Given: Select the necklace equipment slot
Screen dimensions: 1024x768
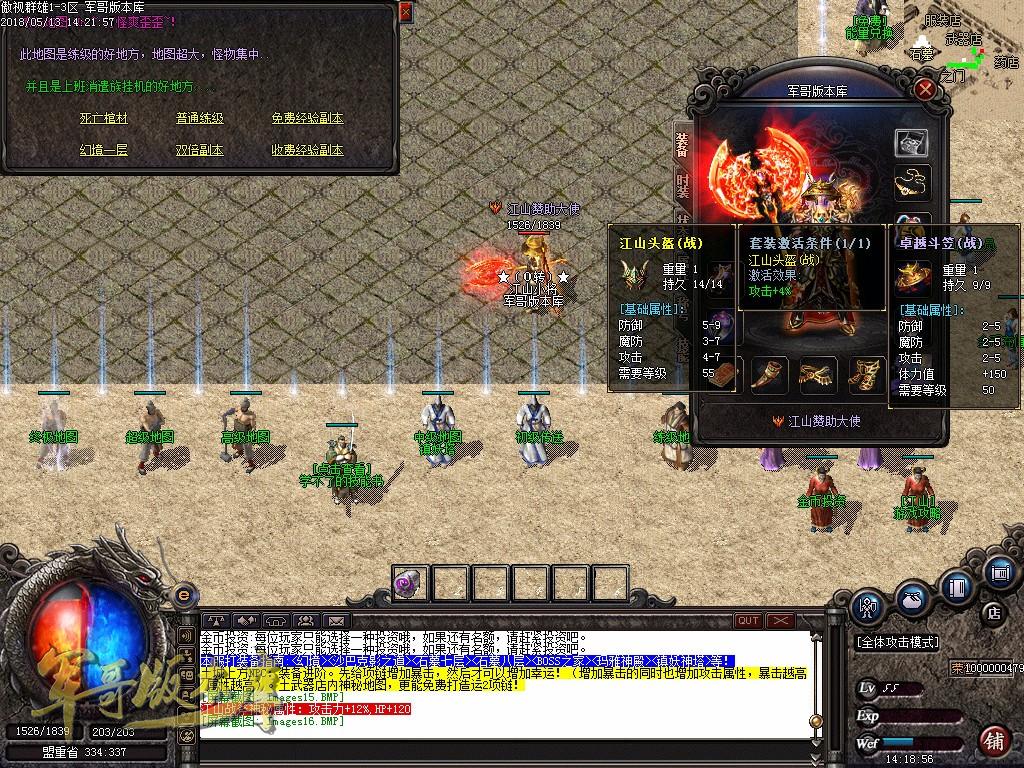Looking at the screenshot, I should pyautogui.click(x=911, y=182).
